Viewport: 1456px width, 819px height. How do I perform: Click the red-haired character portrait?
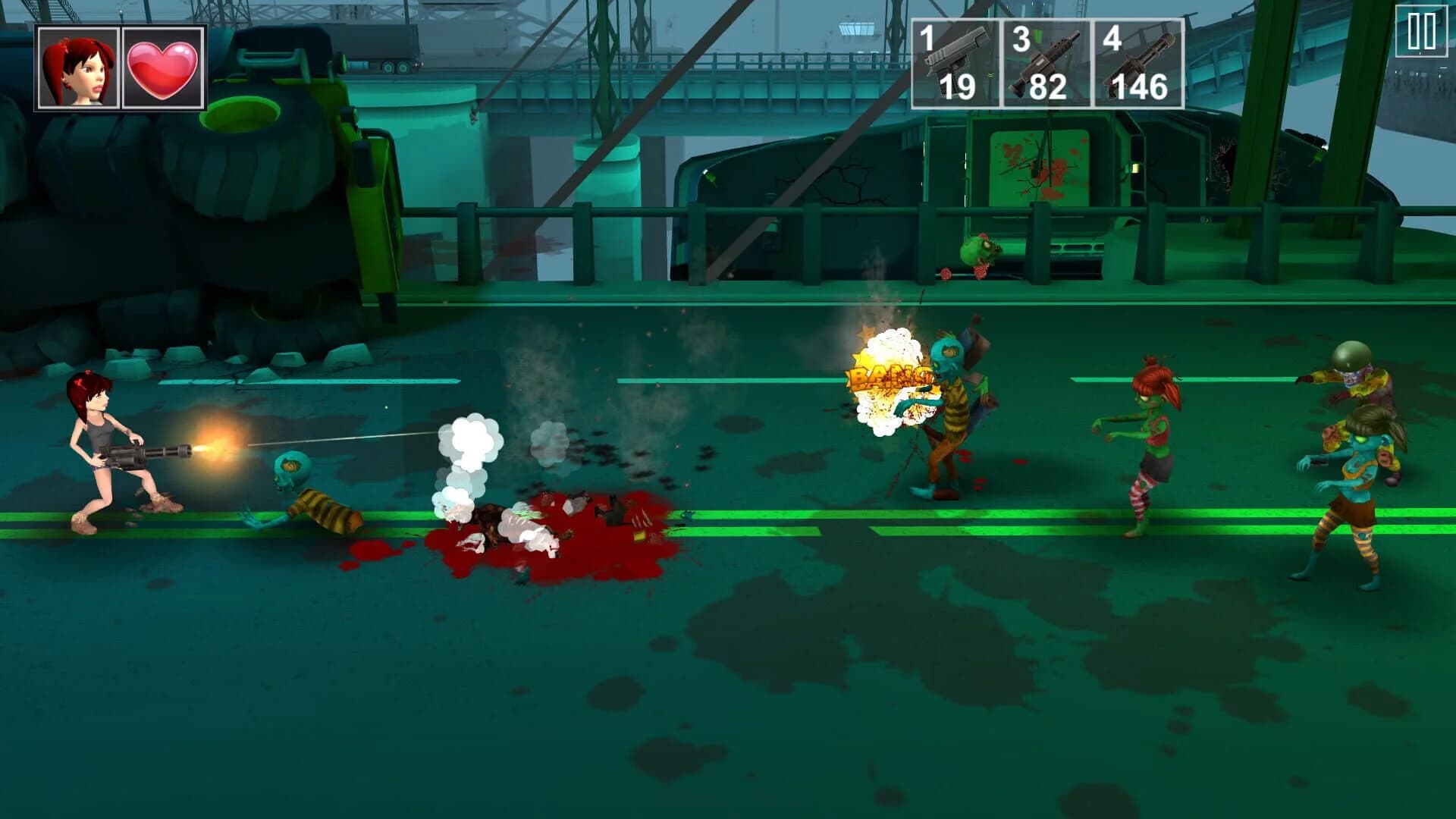(78, 65)
